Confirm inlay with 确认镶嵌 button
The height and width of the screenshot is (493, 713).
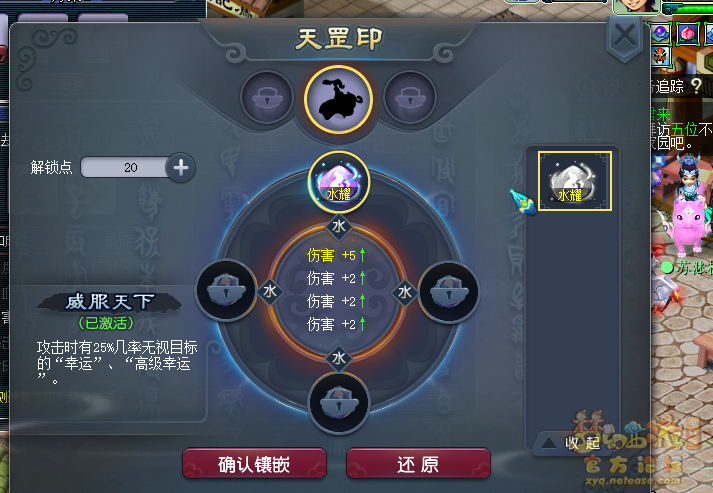tap(255, 464)
